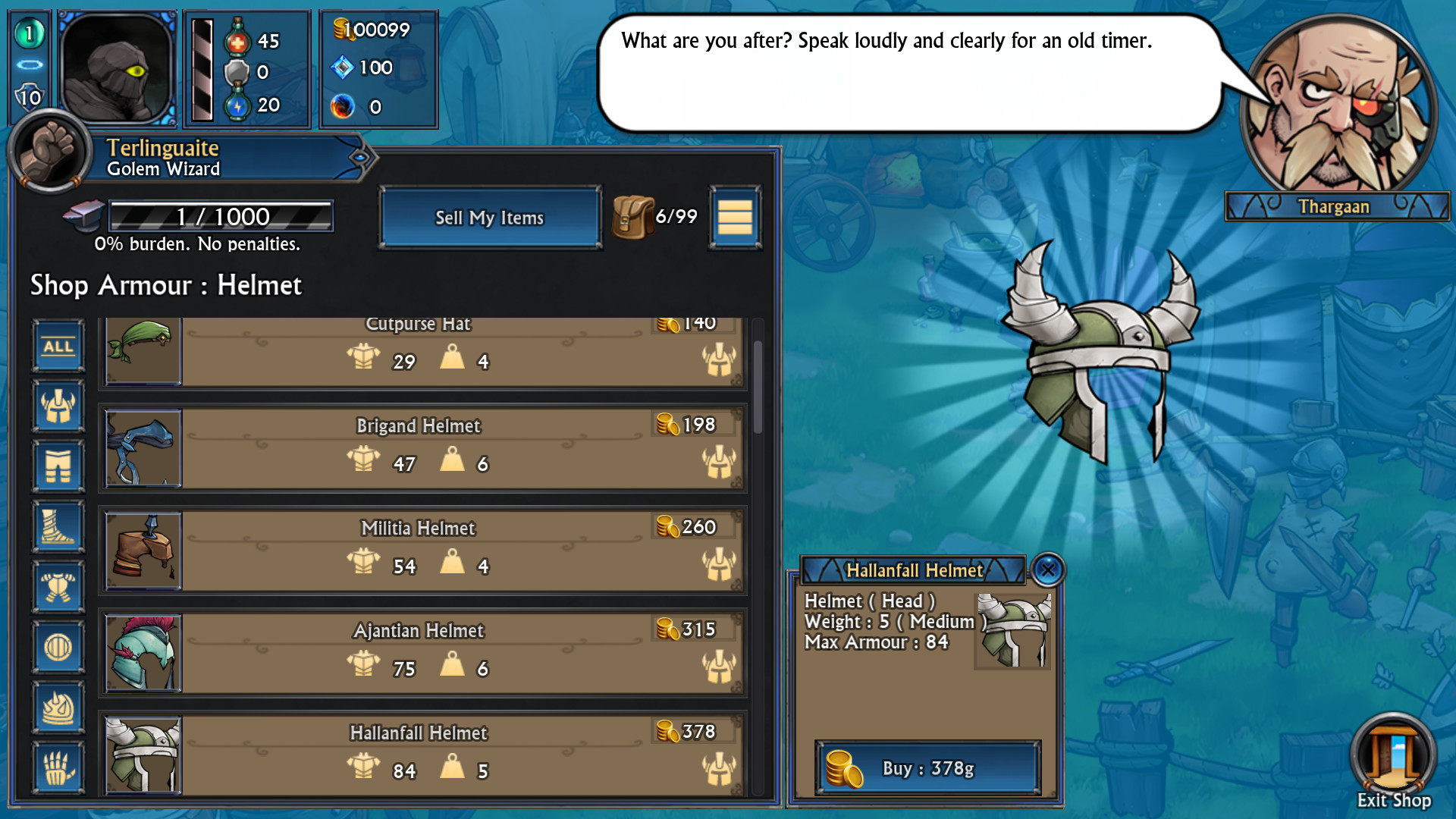Screen dimensions: 1456x819
Task: Toggle the list view menu button
Action: (734, 218)
